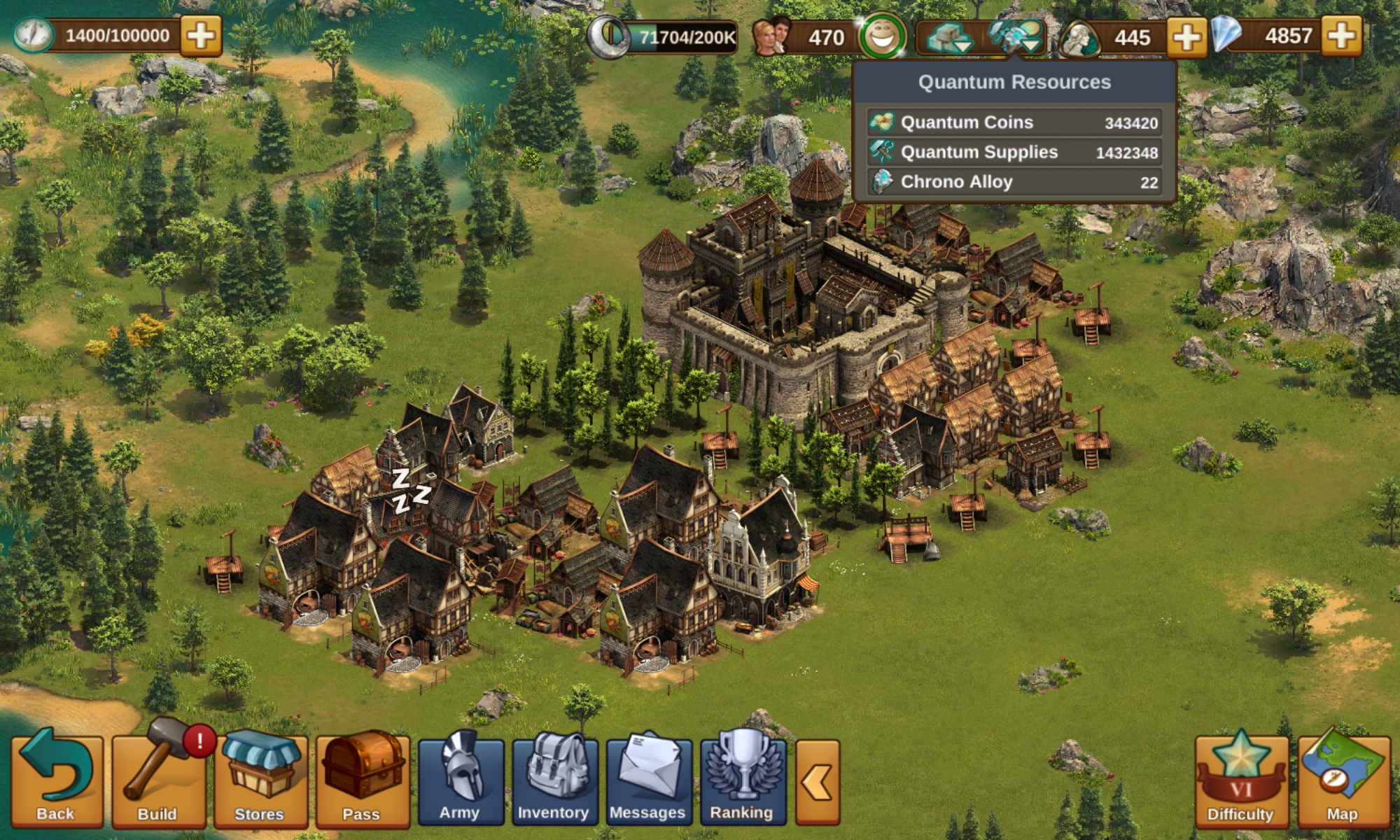Open the Map
This screenshot has width=1400, height=840.
pyautogui.click(x=1343, y=780)
